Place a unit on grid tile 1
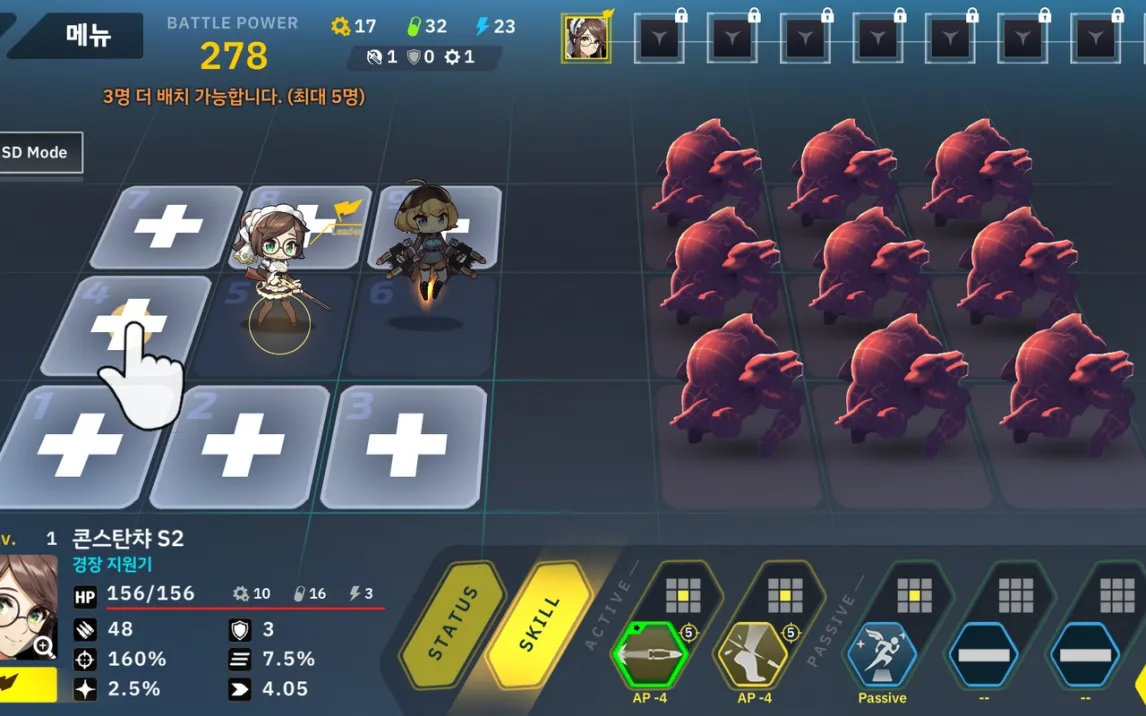This screenshot has width=1146, height=716. [x=80, y=445]
